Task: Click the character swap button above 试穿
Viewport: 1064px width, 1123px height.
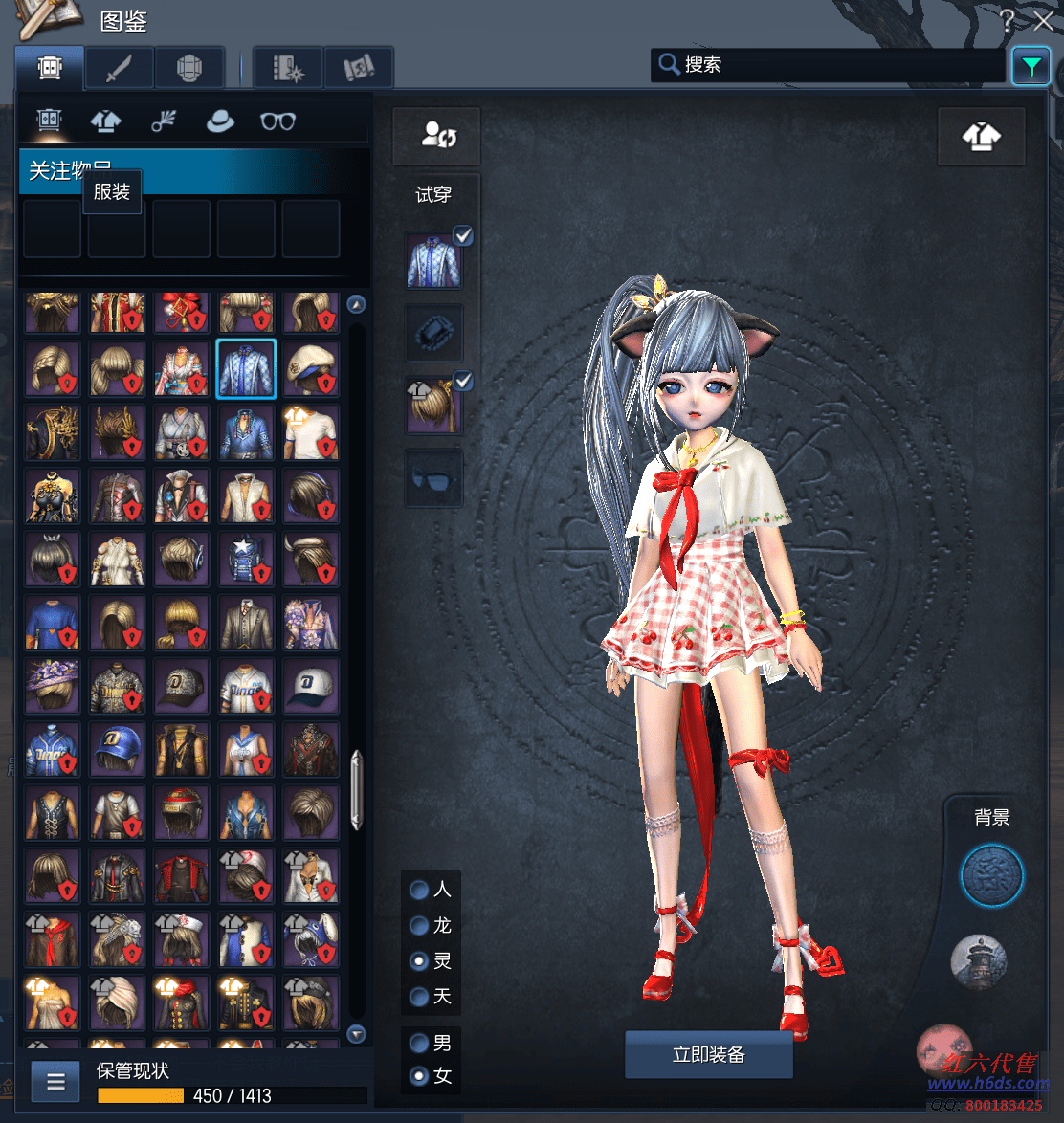Action: click(x=436, y=136)
